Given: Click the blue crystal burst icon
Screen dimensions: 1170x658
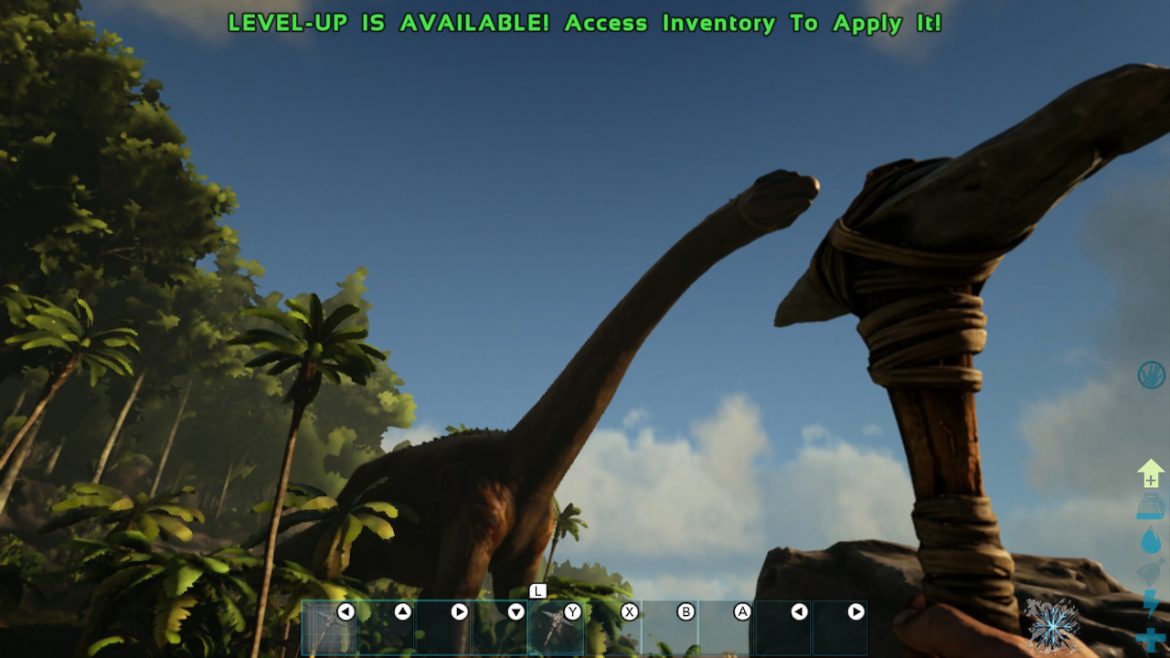Looking at the screenshot, I should [x=1052, y=625].
